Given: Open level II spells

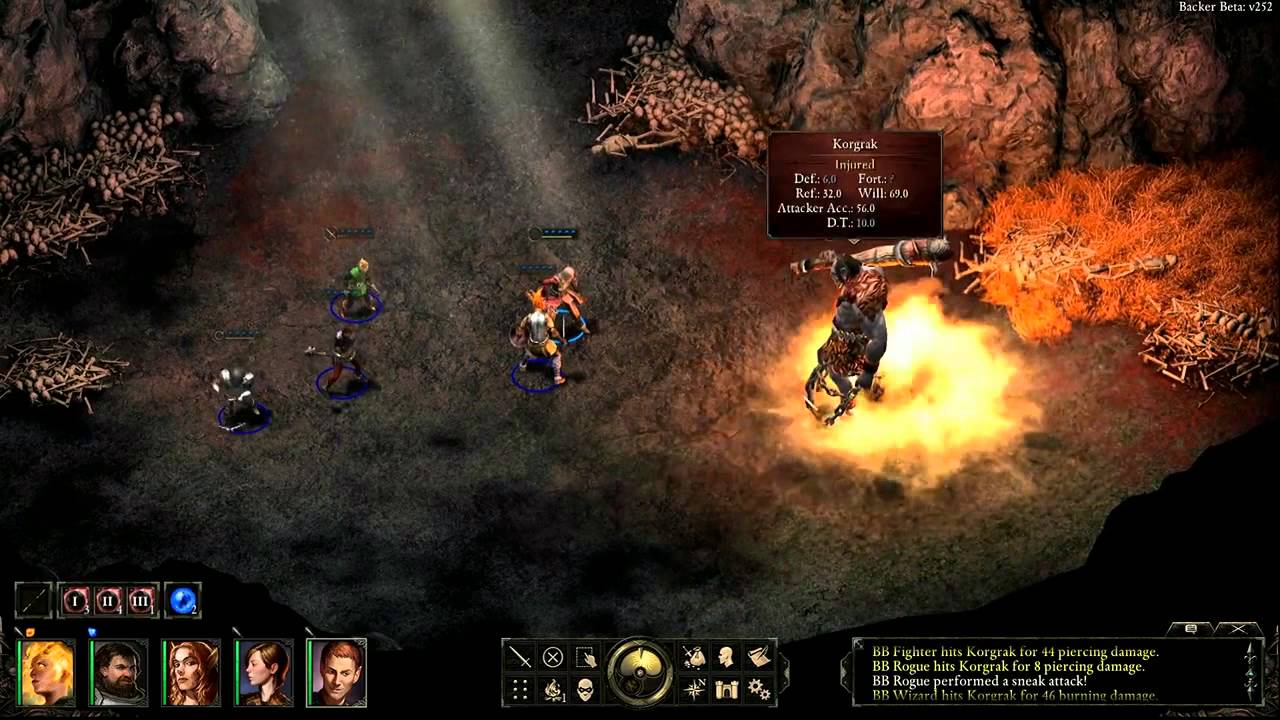Looking at the screenshot, I should coord(108,601).
